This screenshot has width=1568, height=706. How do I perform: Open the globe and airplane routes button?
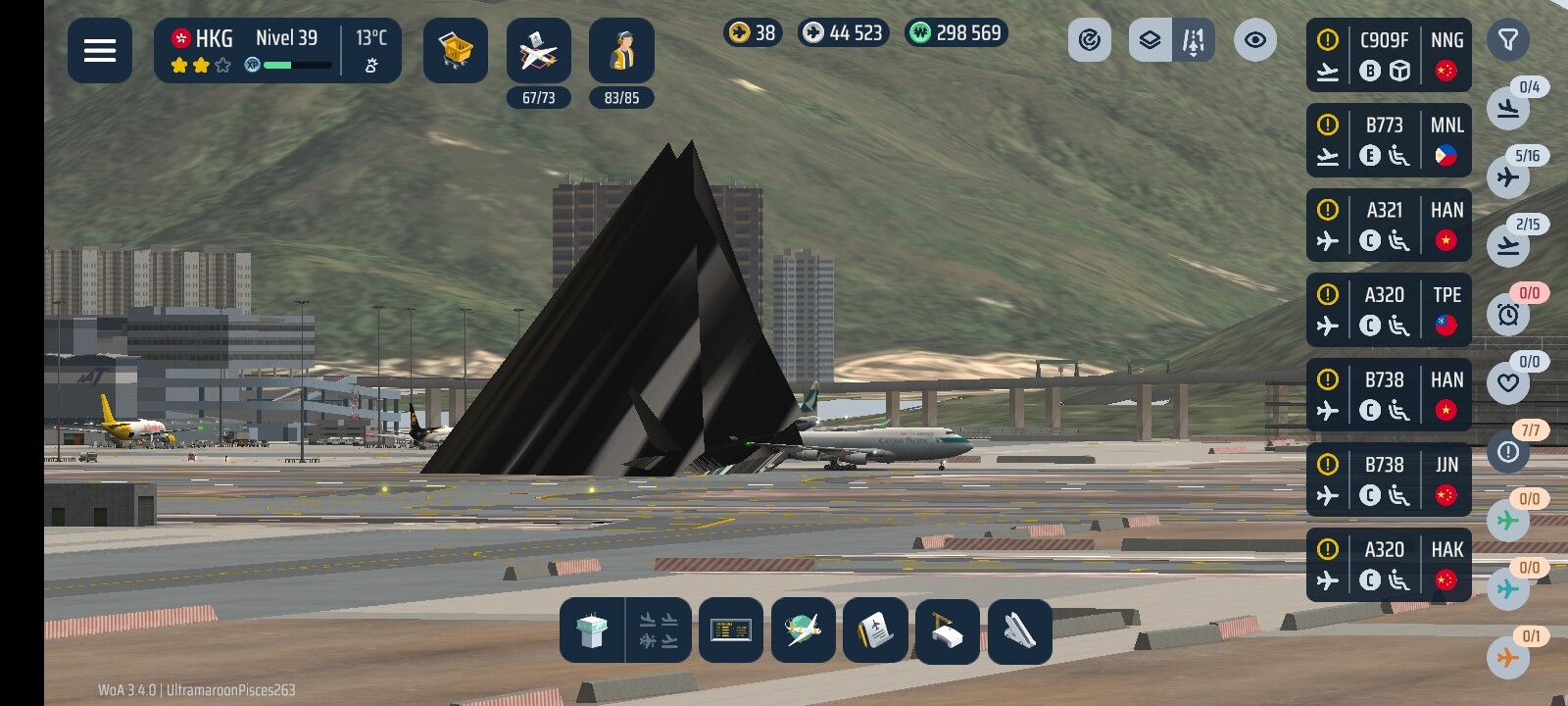coord(804,630)
